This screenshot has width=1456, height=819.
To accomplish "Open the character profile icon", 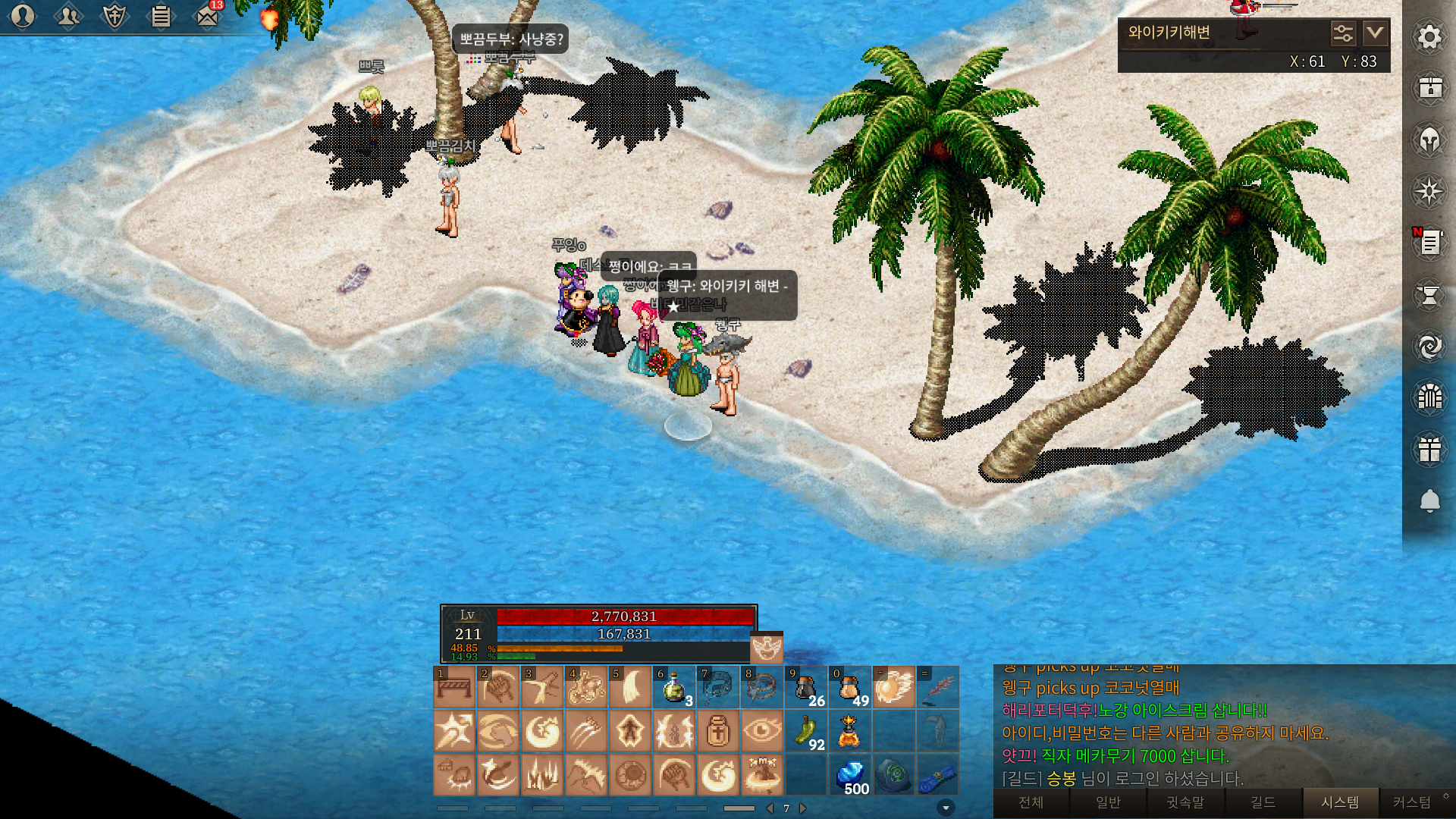I will pos(23,16).
